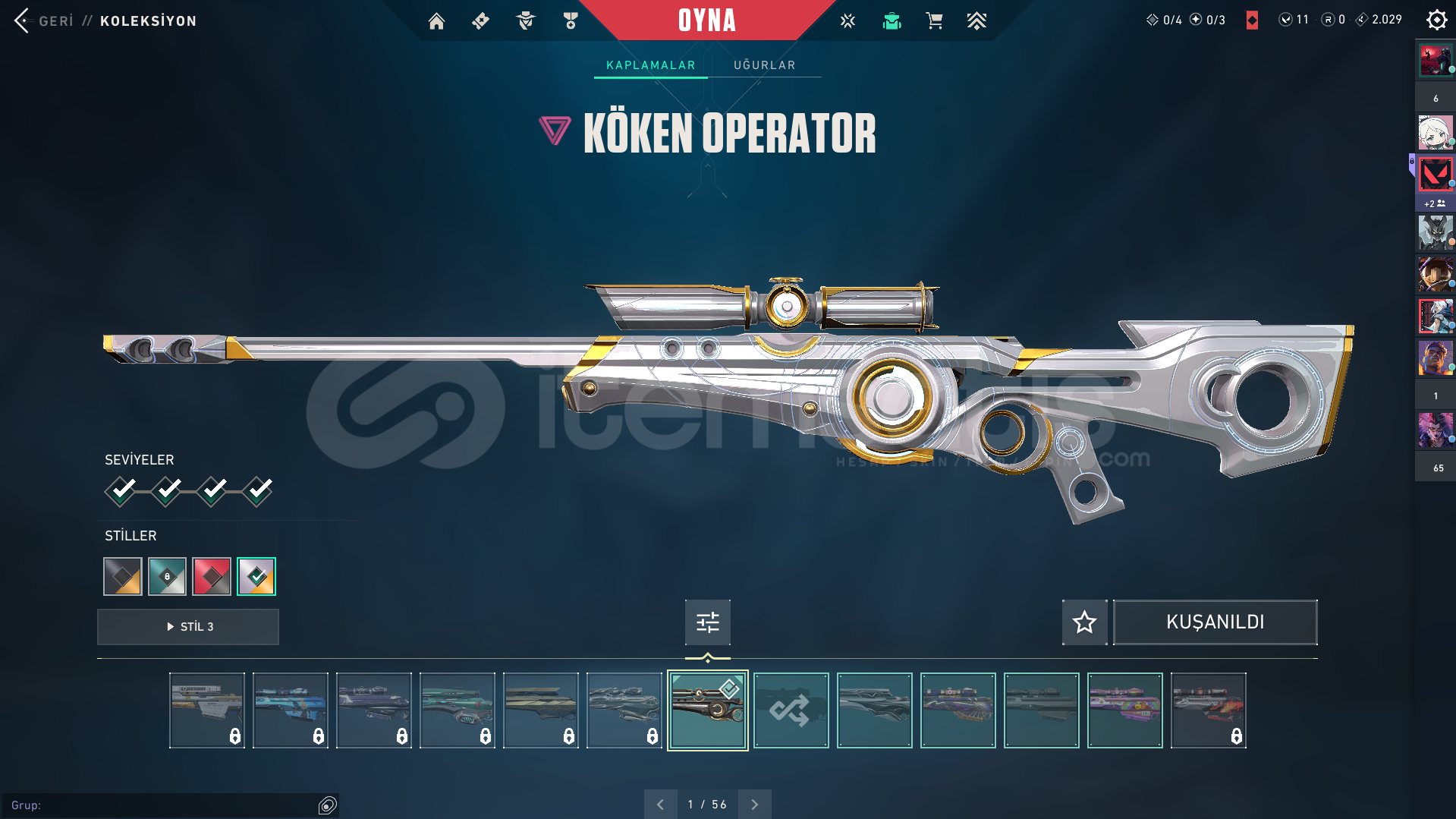
Task: Select the KAPLAMALAR tab
Action: click(650, 65)
